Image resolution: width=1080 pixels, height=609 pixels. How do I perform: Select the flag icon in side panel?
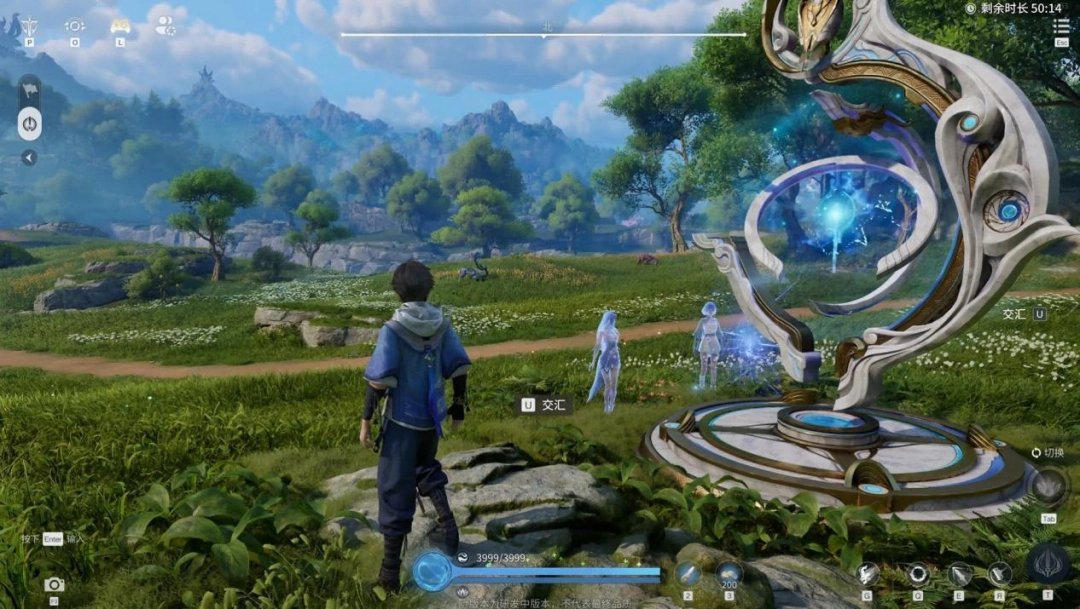click(30, 89)
